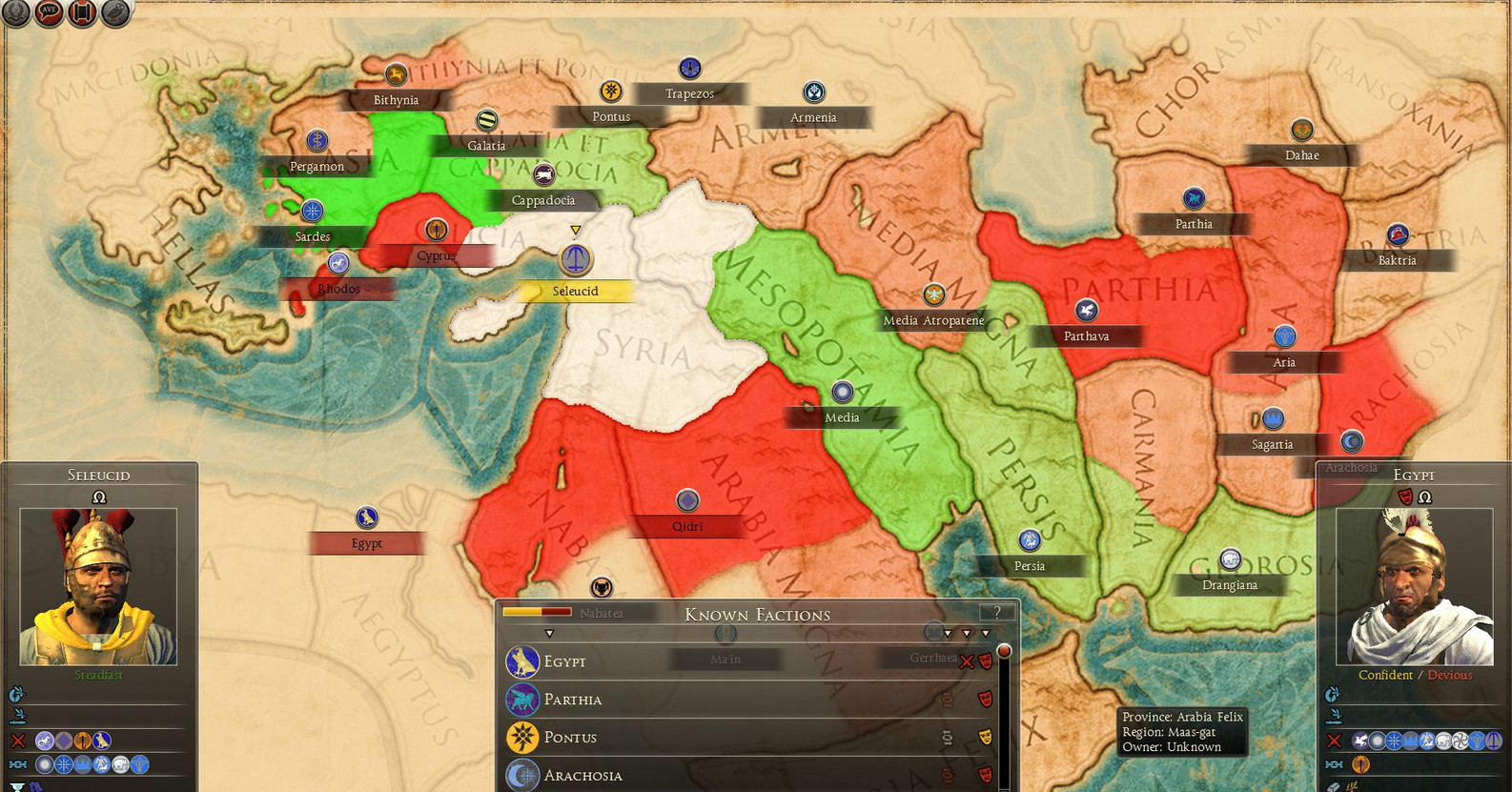Choose Parthia from the Known Factions list
Viewport: 1512px width, 792px height.
pyautogui.click(x=572, y=700)
